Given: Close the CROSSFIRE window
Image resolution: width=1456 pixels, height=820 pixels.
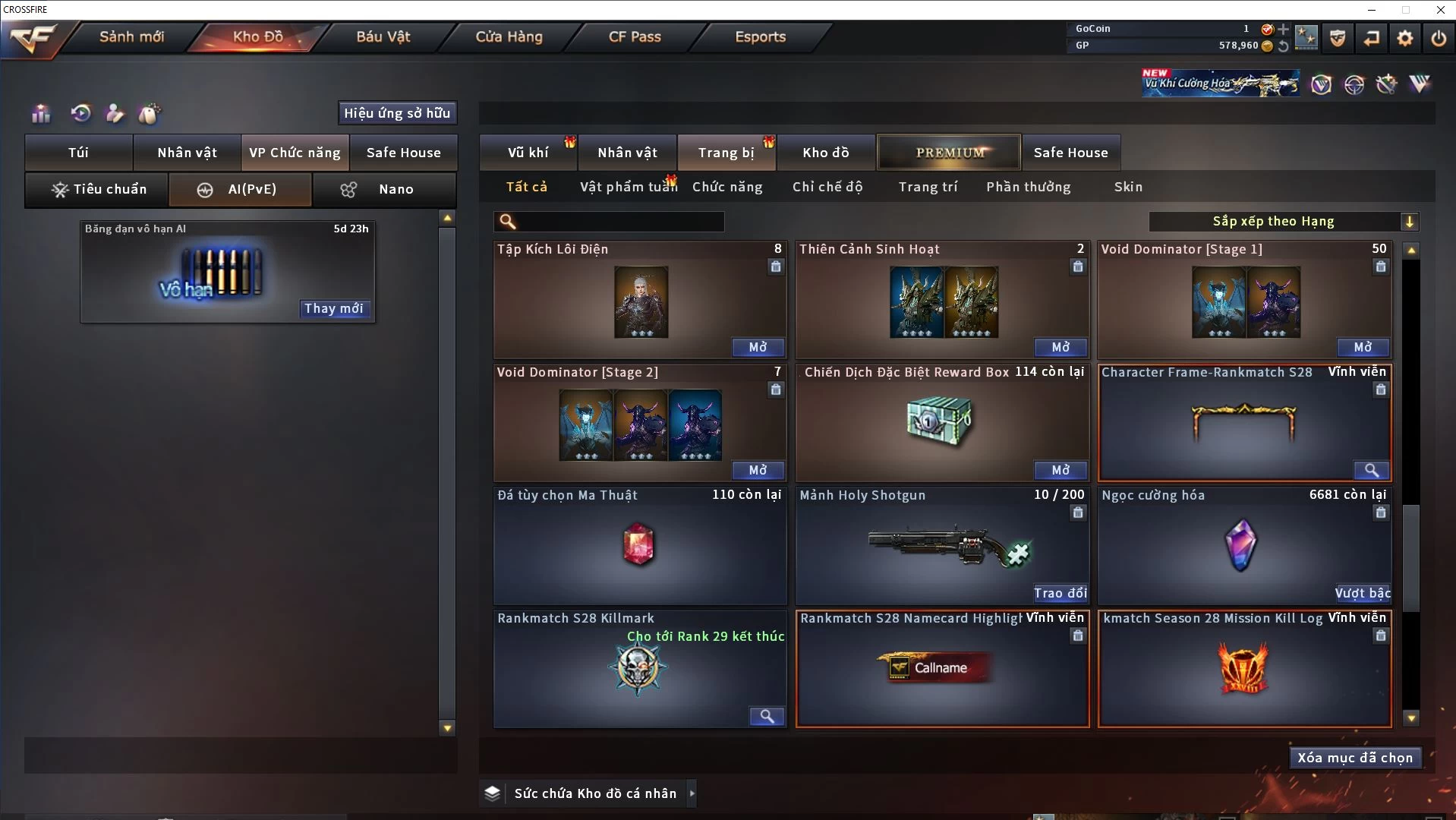Looking at the screenshot, I should tap(1440, 10).
